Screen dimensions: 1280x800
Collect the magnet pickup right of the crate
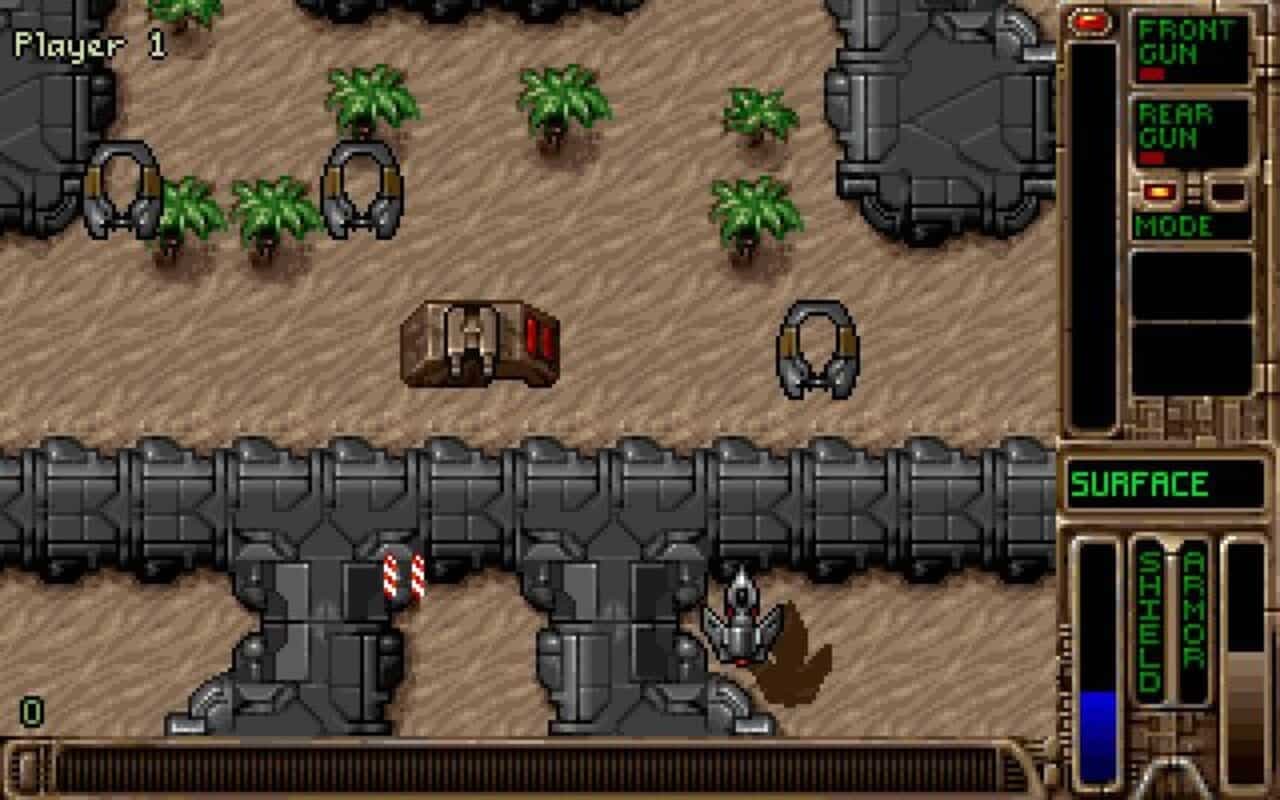pos(820,350)
